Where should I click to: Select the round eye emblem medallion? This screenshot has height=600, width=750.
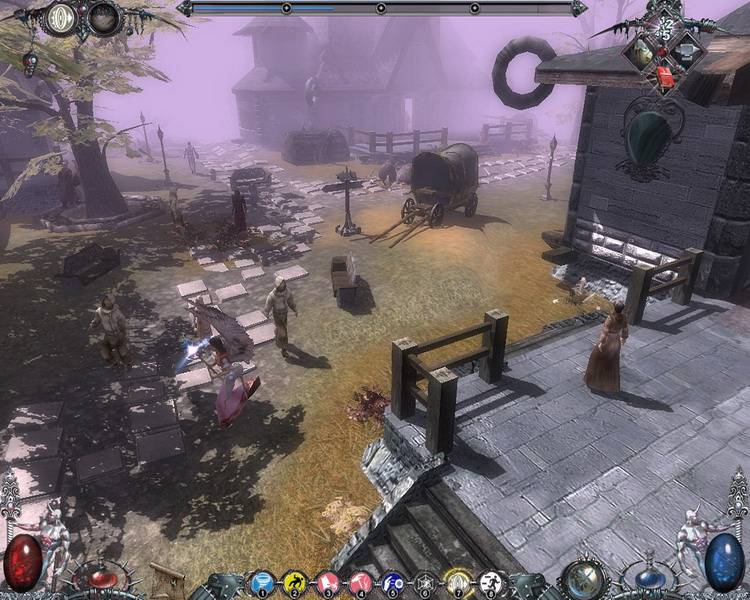62,18
